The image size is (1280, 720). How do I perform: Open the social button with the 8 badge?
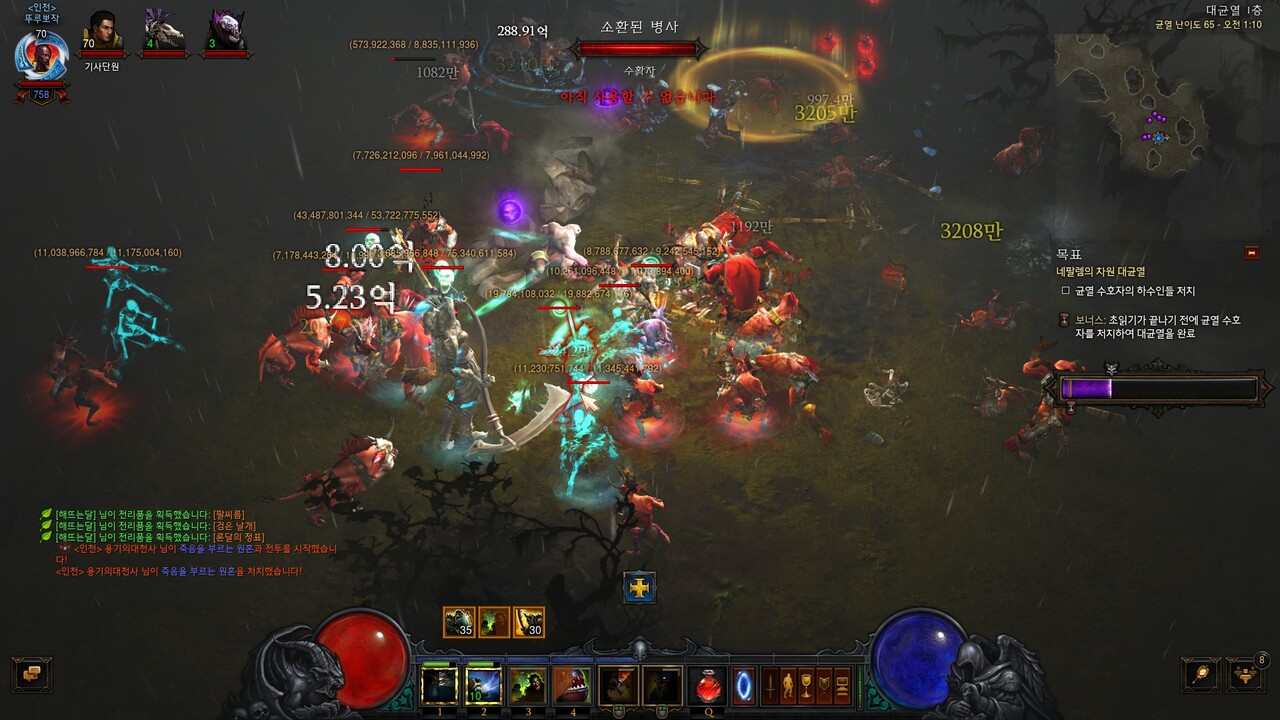tap(1246, 673)
